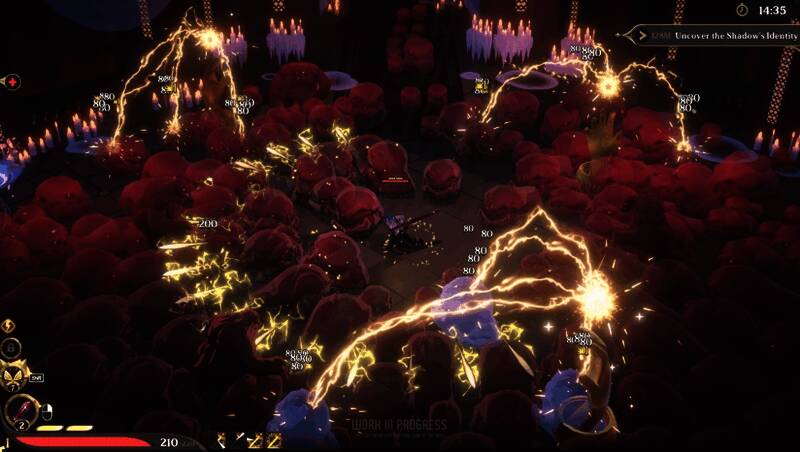Select the locked ability slot
Screen dimensions: 800x452
[x=12, y=348]
